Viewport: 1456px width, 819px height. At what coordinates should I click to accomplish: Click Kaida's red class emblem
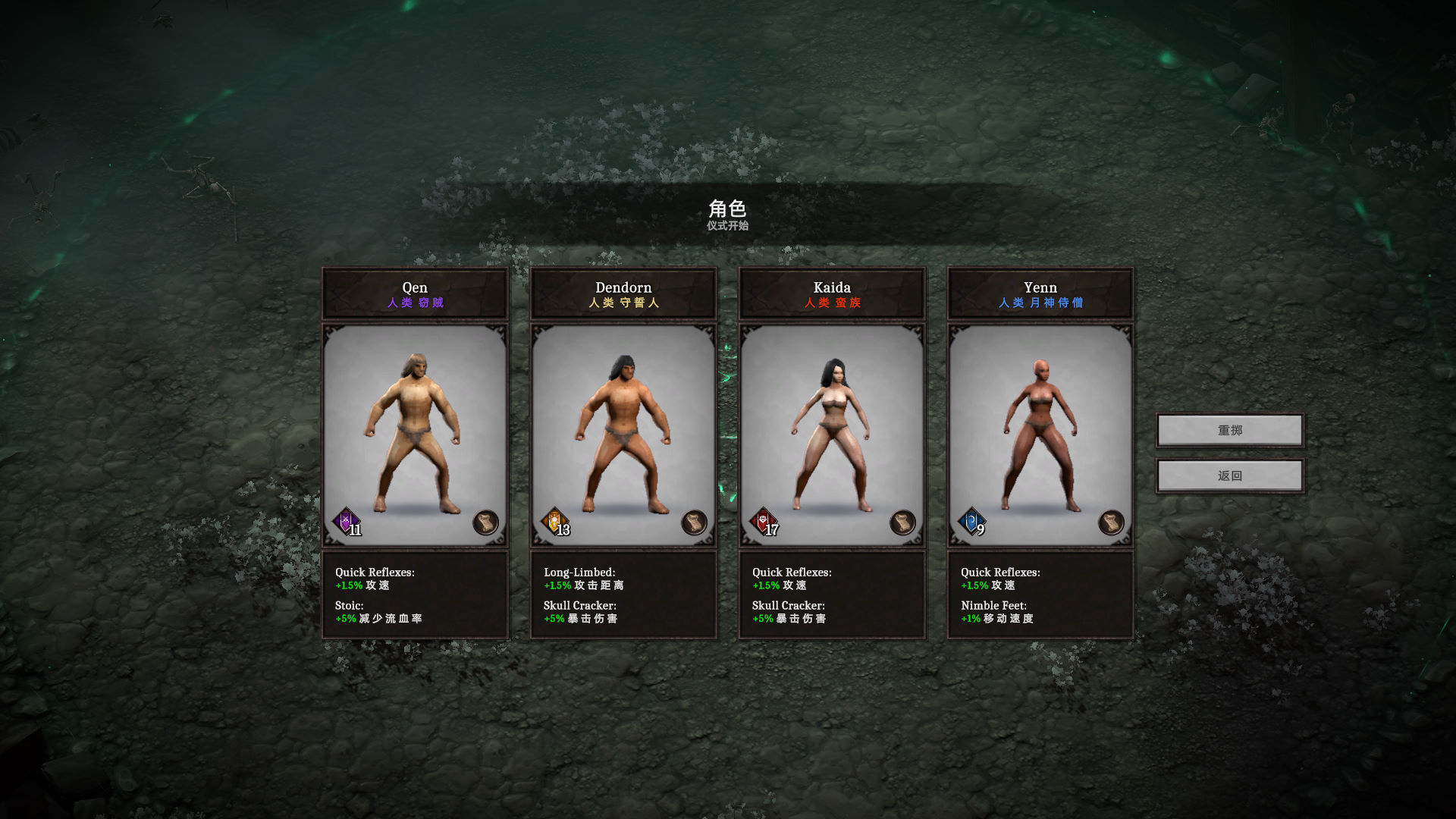[763, 522]
